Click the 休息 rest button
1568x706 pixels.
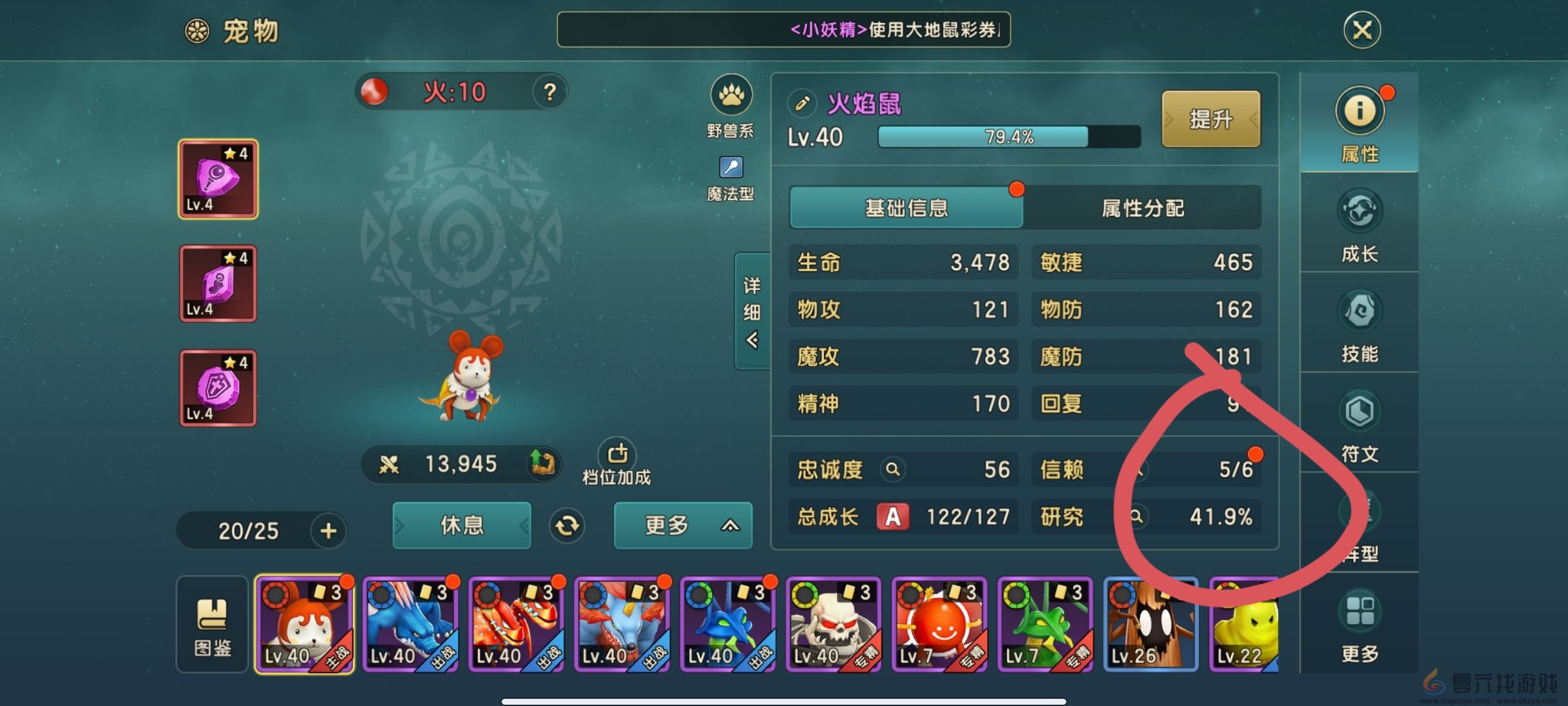click(461, 525)
